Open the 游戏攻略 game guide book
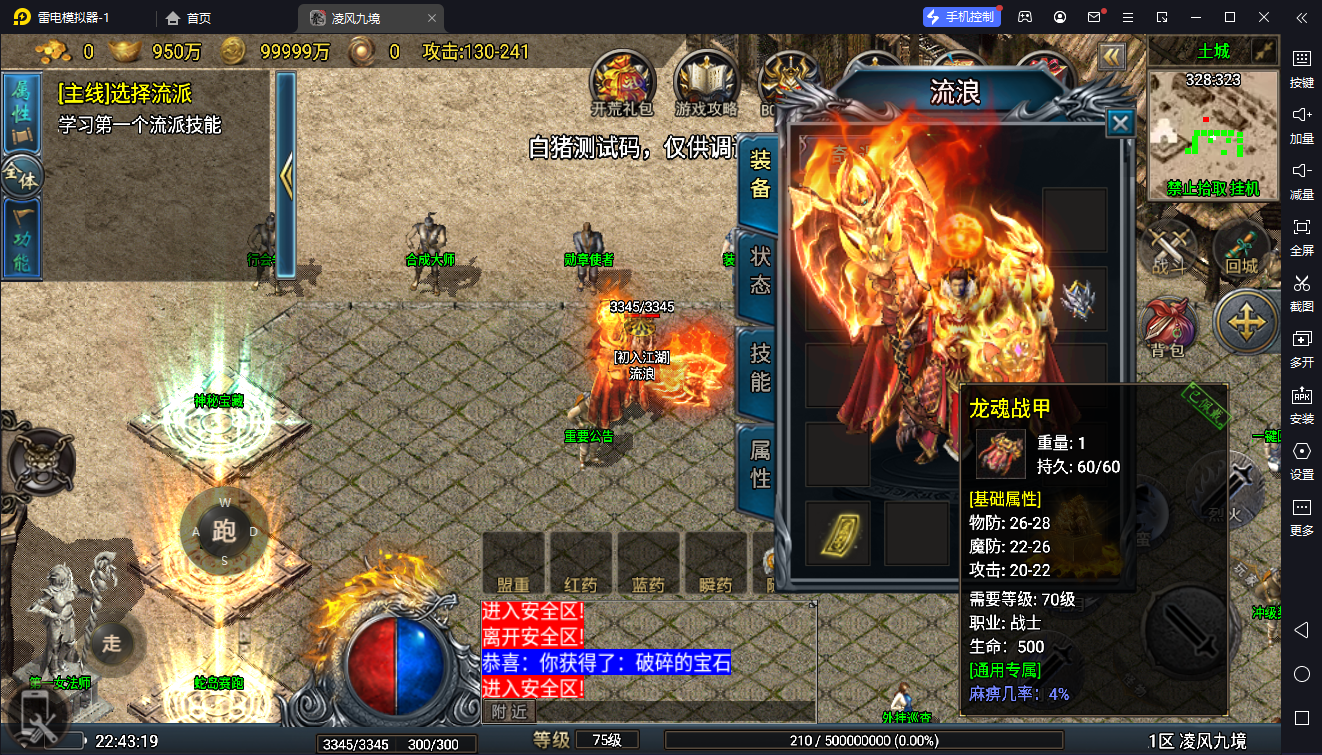 point(706,80)
